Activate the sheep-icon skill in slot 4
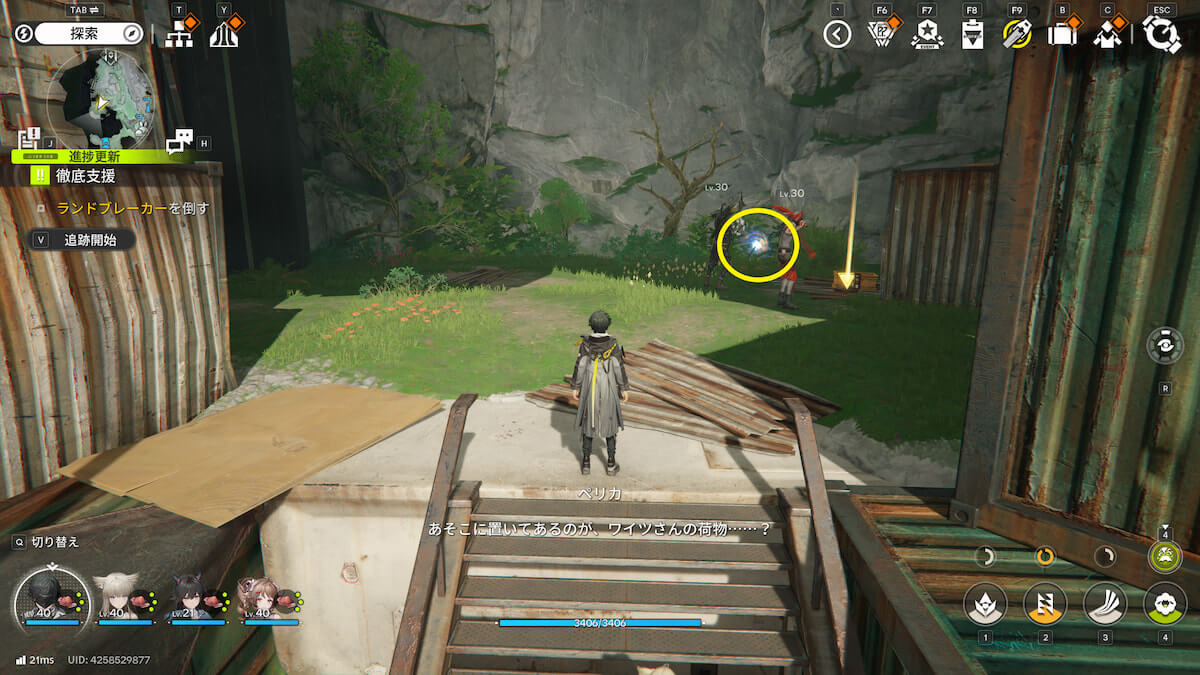 click(1164, 603)
